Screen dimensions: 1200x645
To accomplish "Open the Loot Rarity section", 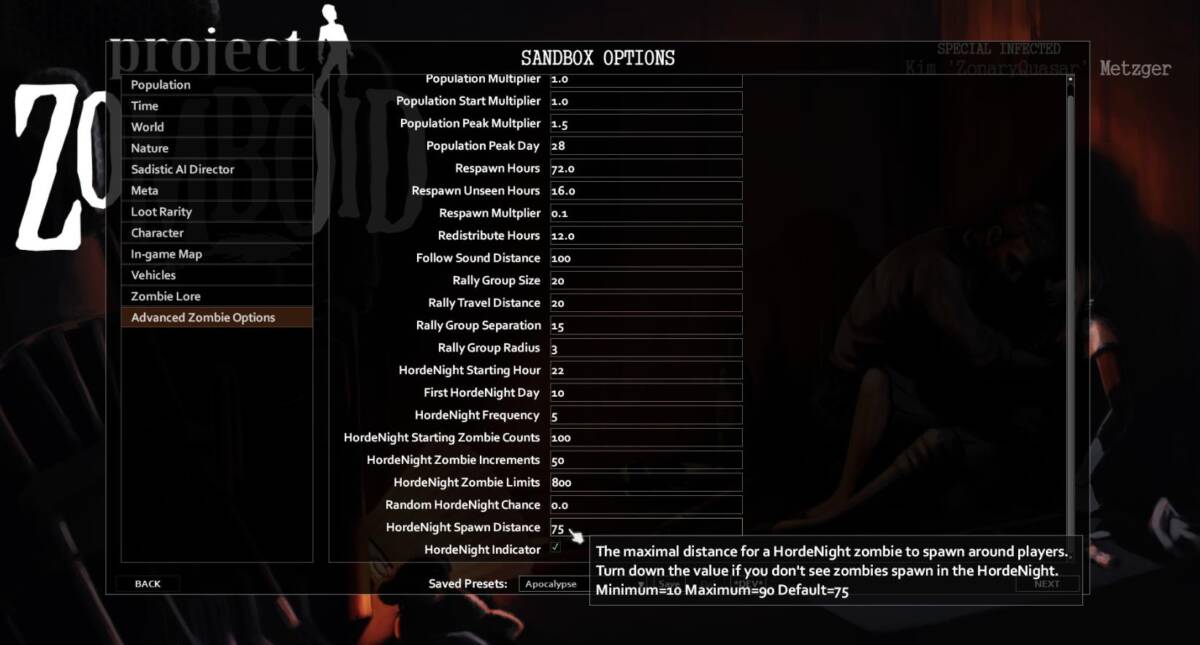I will 216,212.
